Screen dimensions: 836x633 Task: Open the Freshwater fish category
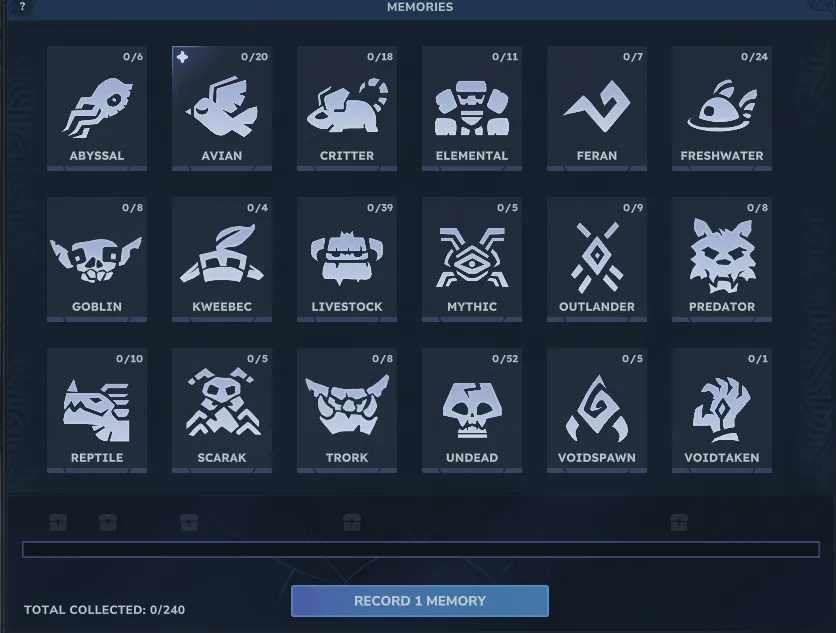(722, 108)
